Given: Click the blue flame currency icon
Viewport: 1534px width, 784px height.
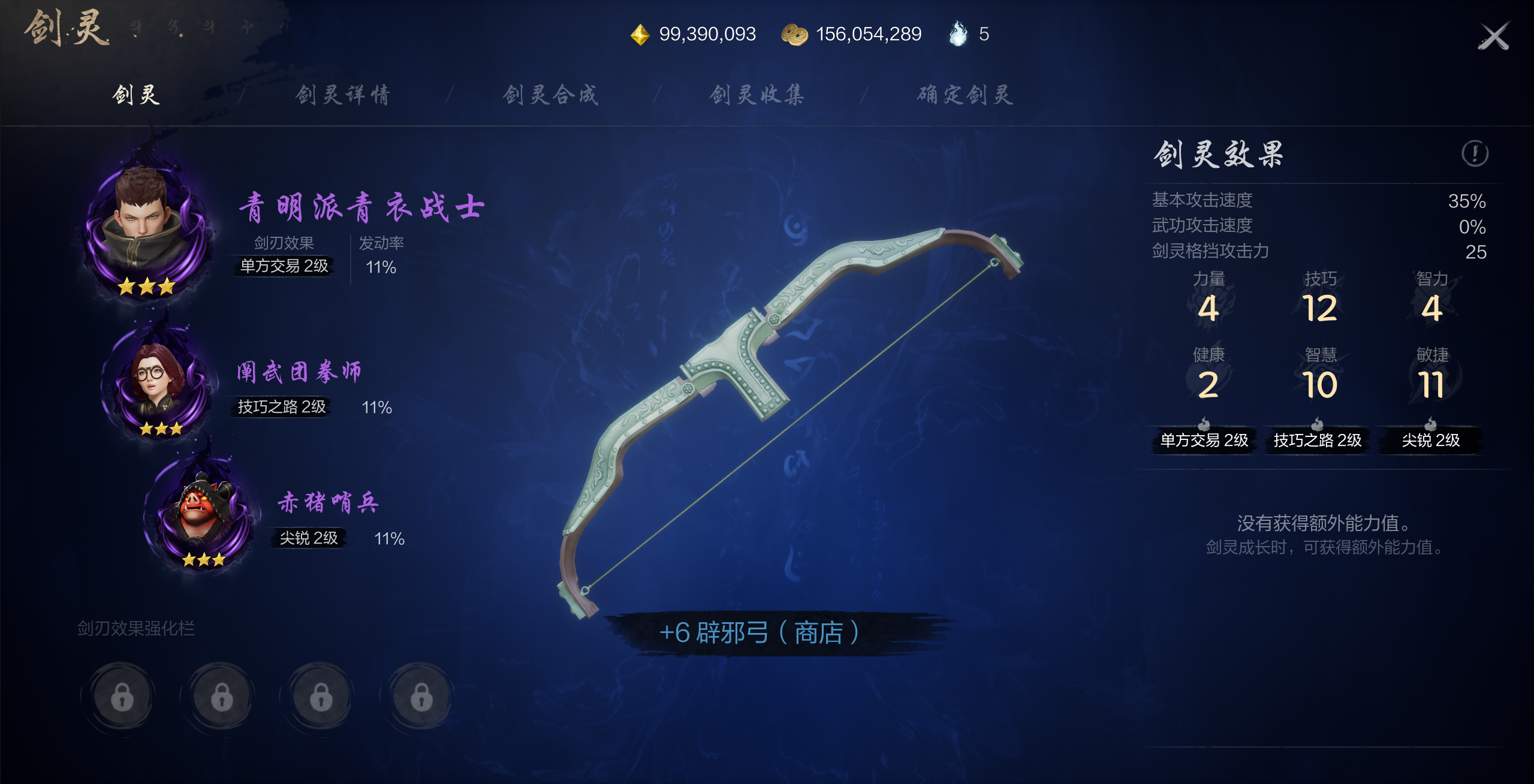Looking at the screenshot, I should [x=958, y=34].
